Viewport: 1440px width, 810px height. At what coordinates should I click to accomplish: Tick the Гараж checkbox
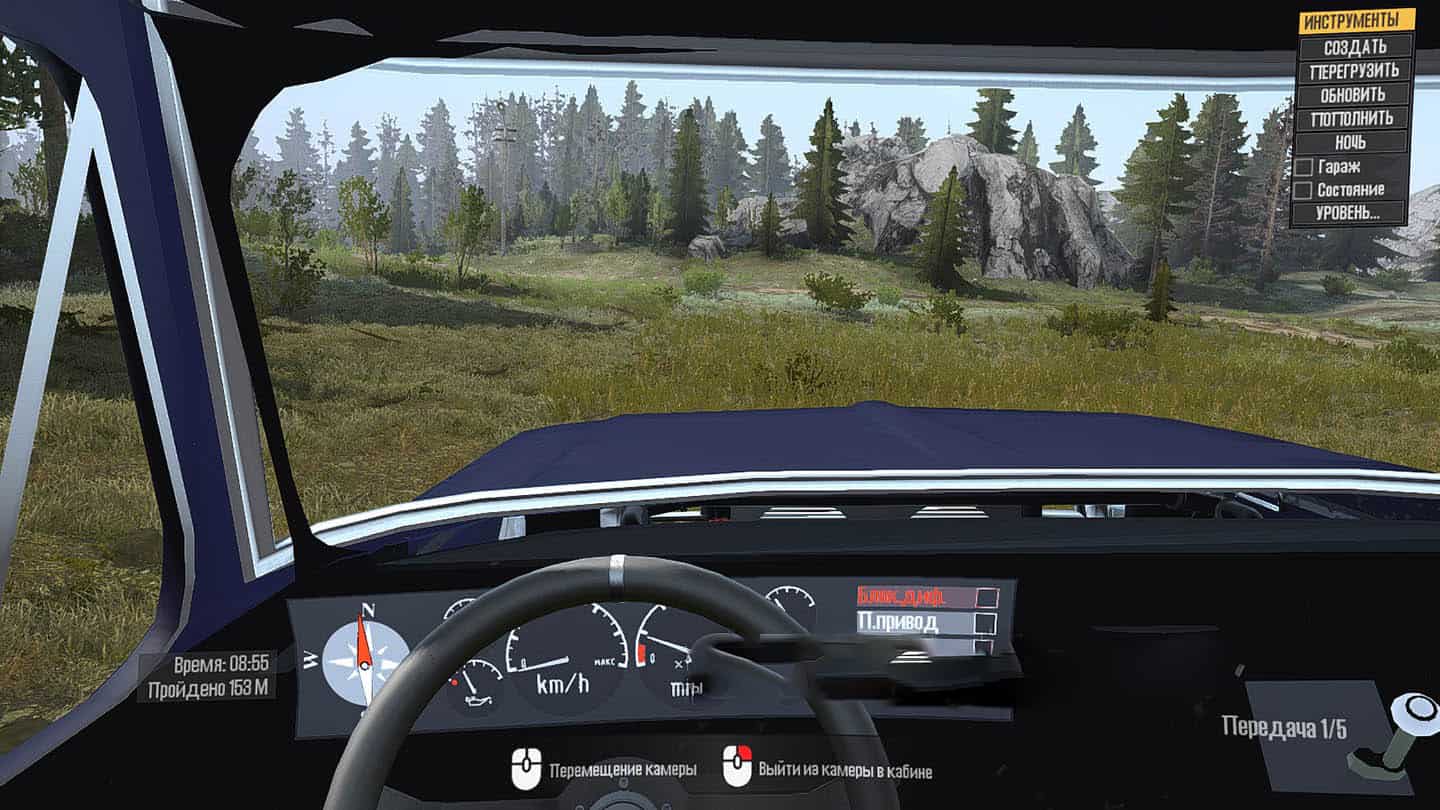(1303, 166)
